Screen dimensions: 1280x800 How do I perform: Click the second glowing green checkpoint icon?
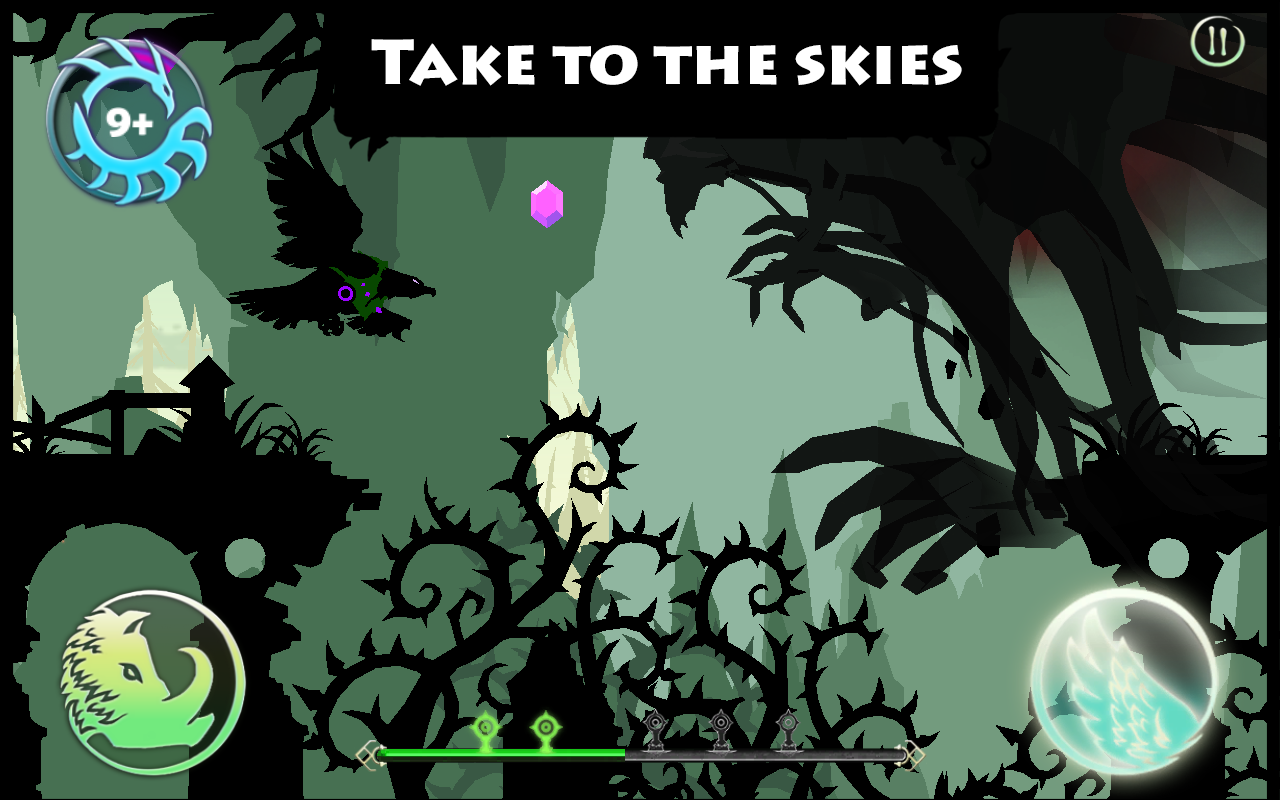(x=546, y=728)
